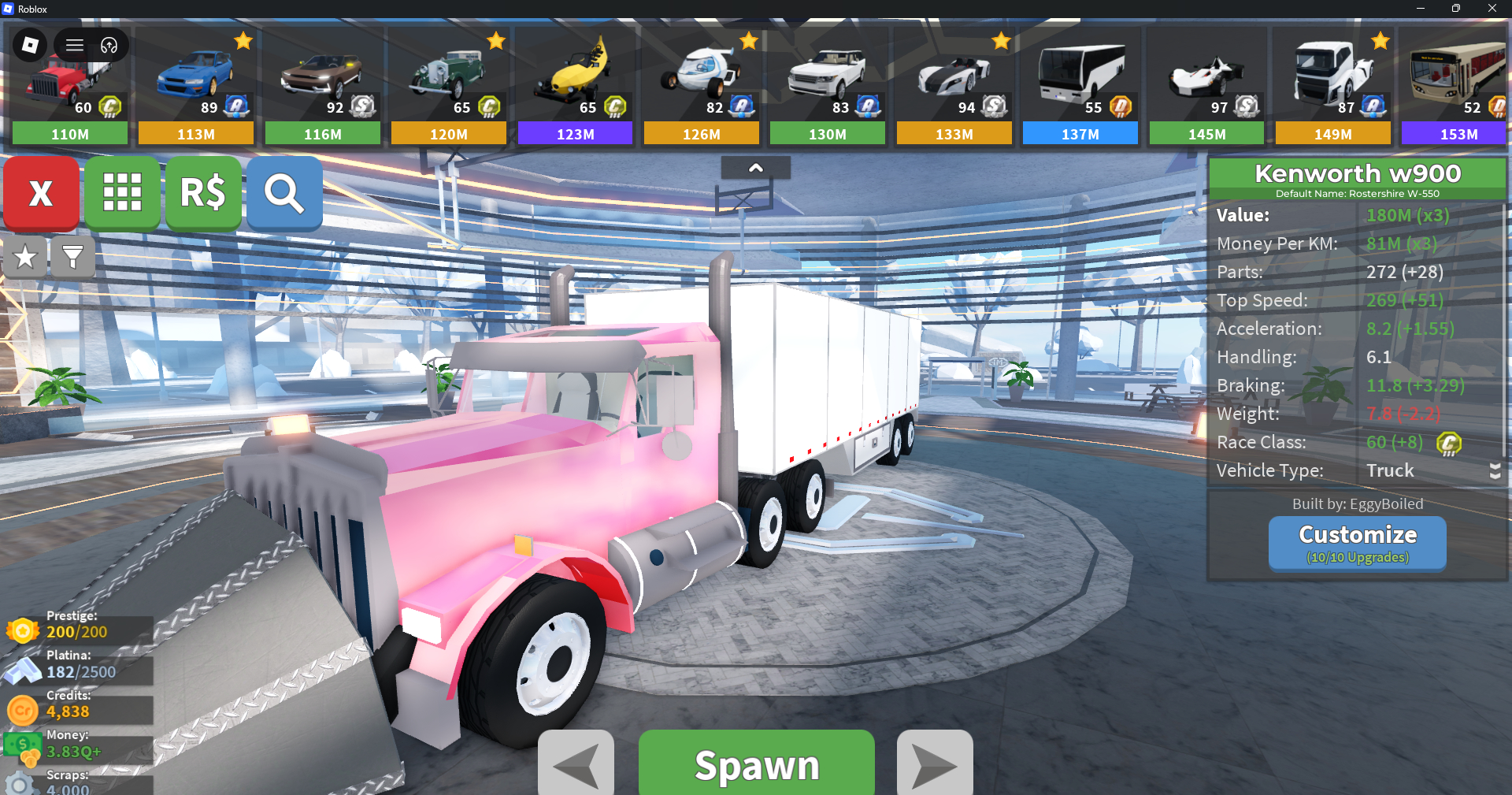
Task: Close the vehicle menu with red X
Action: pyautogui.click(x=41, y=193)
